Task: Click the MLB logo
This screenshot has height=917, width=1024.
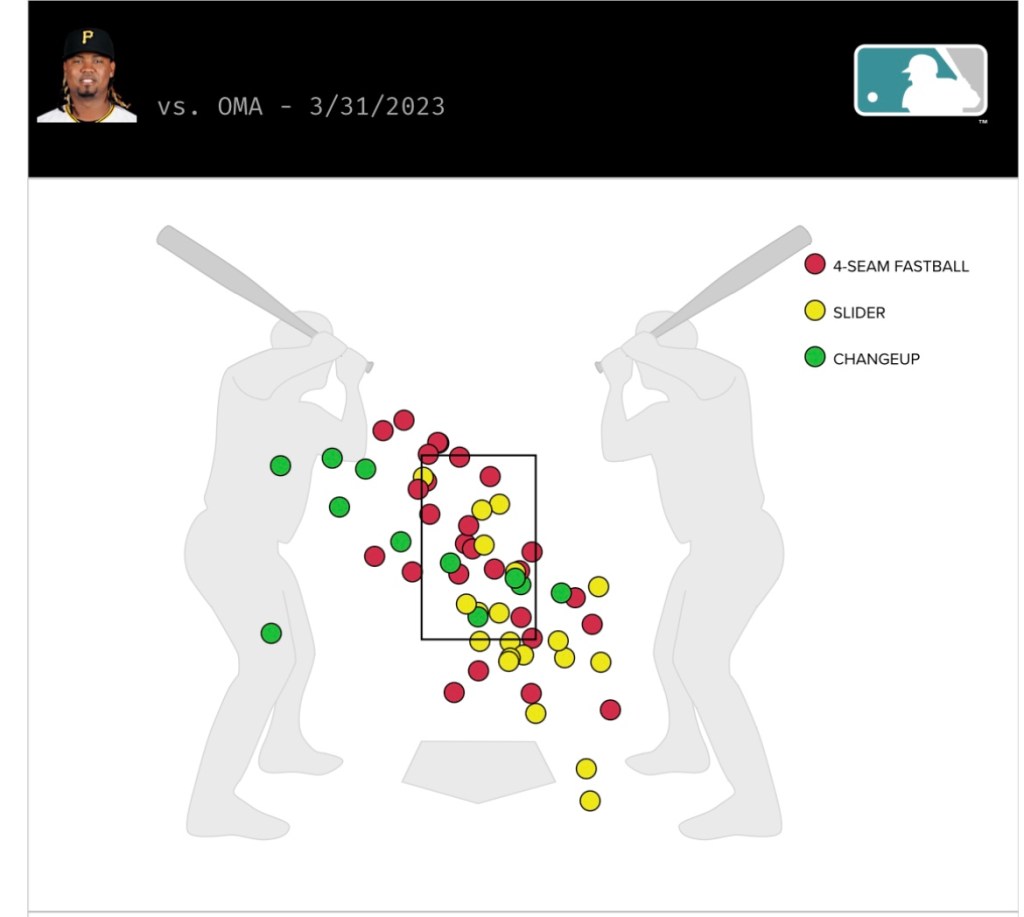Action: pos(920,80)
